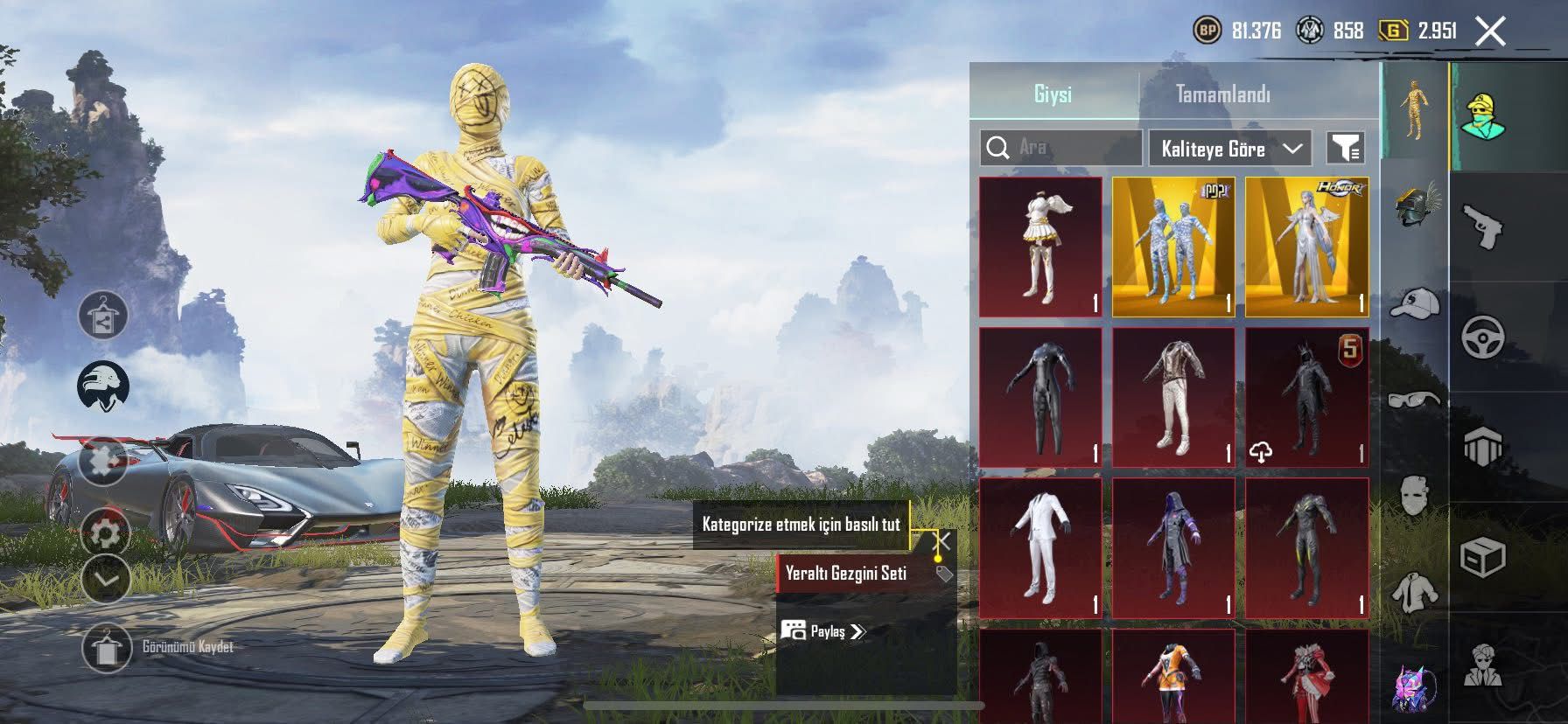Select the baseball cap headwear category
The image size is (1568, 724).
pyautogui.click(x=1414, y=303)
